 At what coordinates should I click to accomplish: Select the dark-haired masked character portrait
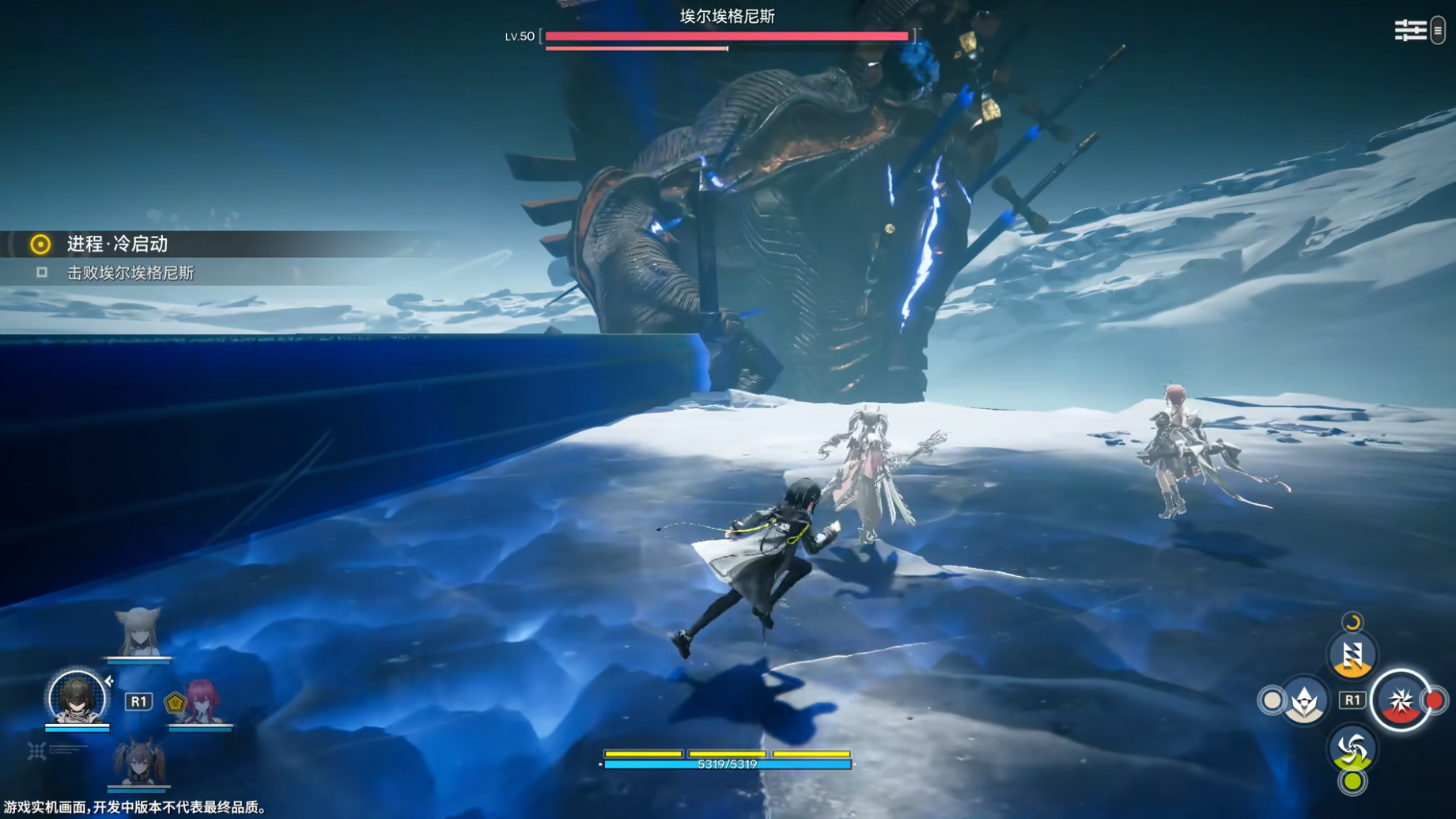tap(77, 698)
